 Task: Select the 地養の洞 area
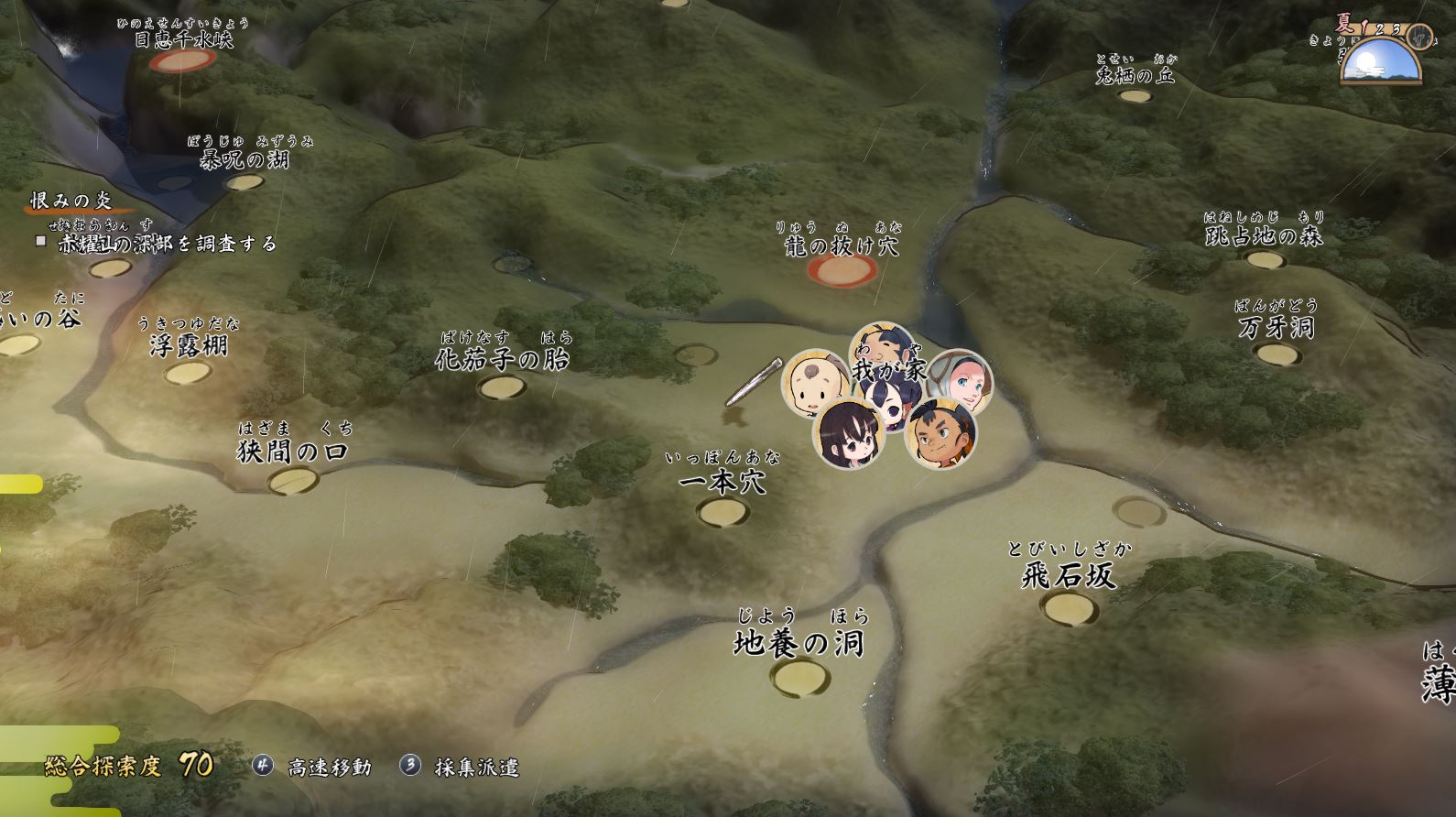pos(799,678)
